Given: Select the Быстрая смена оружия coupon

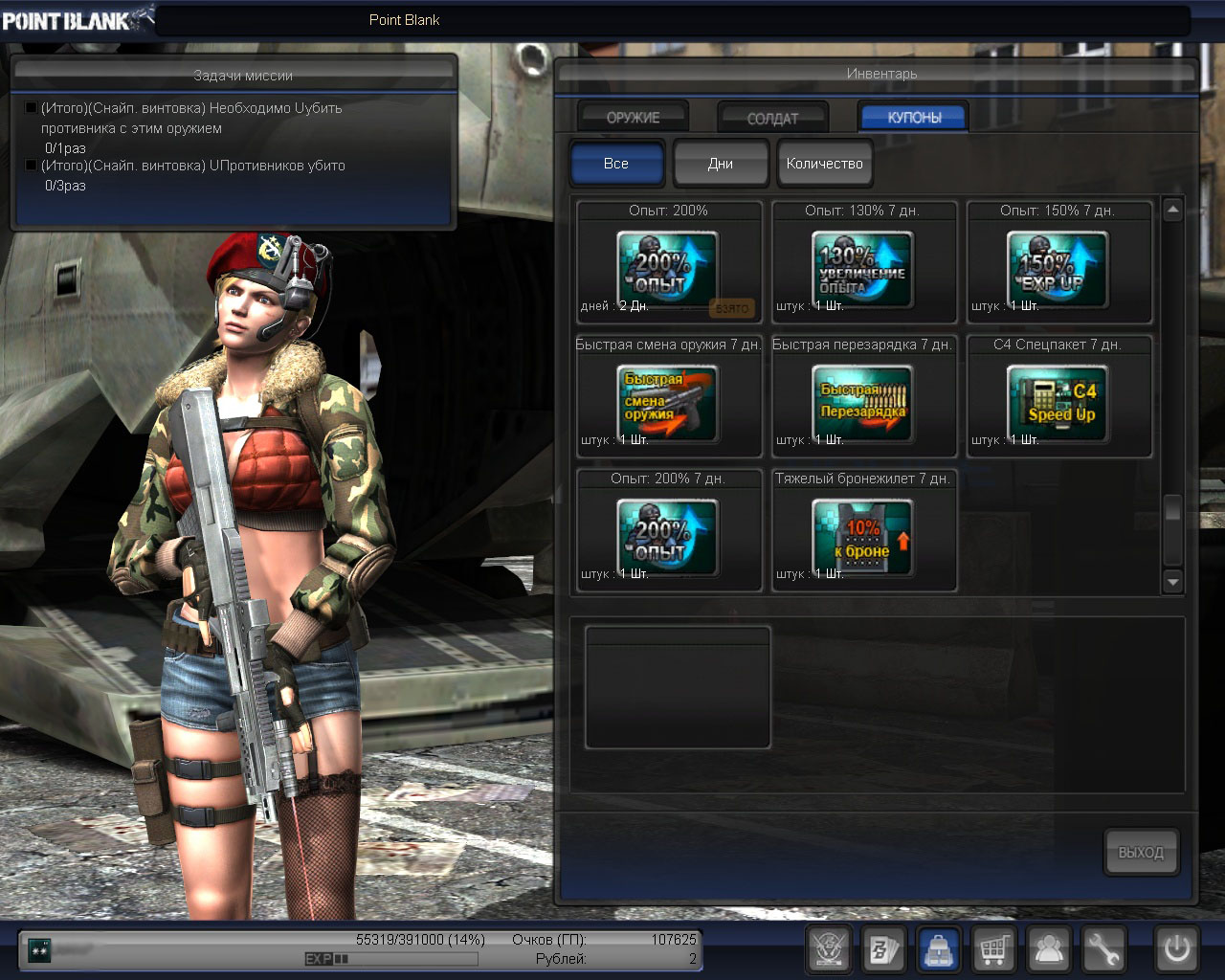Looking at the screenshot, I should [x=668, y=403].
